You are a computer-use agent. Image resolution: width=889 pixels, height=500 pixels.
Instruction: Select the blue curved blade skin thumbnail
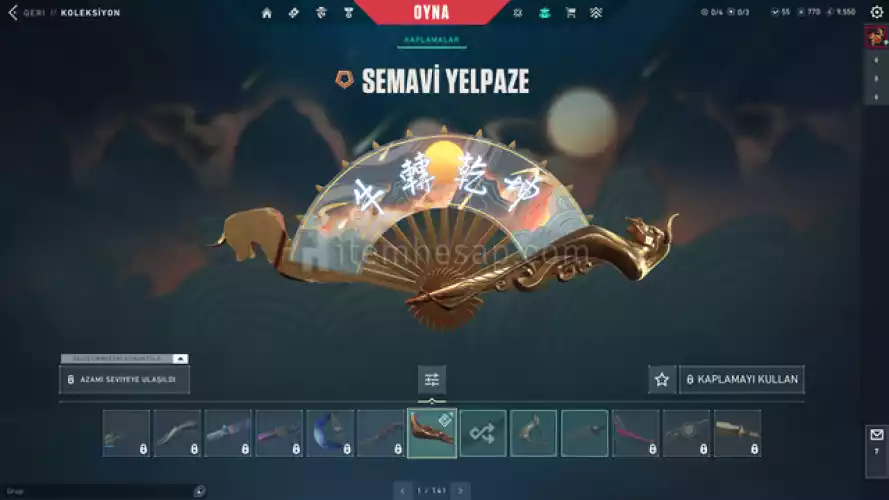[330, 433]
